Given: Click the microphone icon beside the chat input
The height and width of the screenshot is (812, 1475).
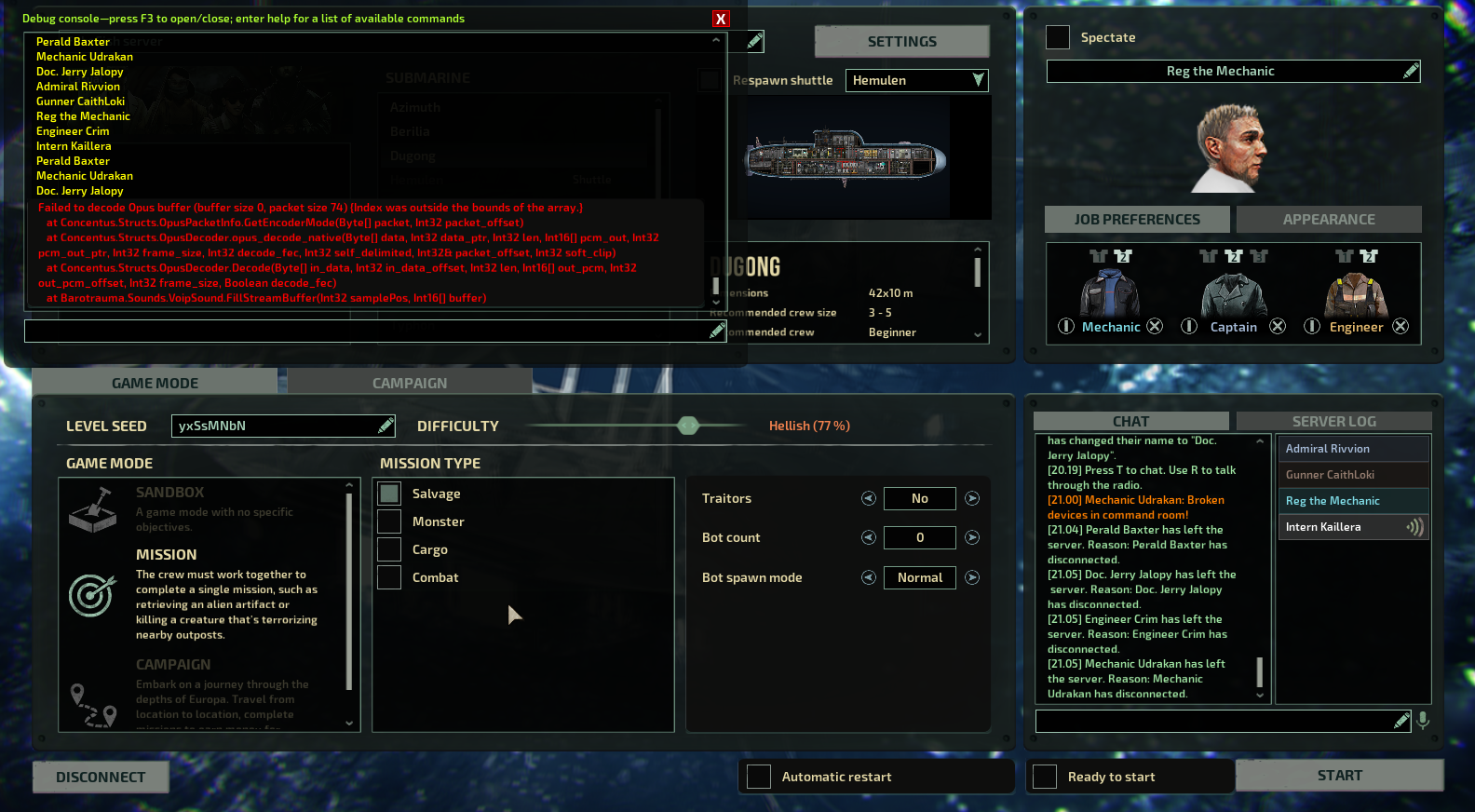Looking at the screenshot, I should tap(1423, 720).
